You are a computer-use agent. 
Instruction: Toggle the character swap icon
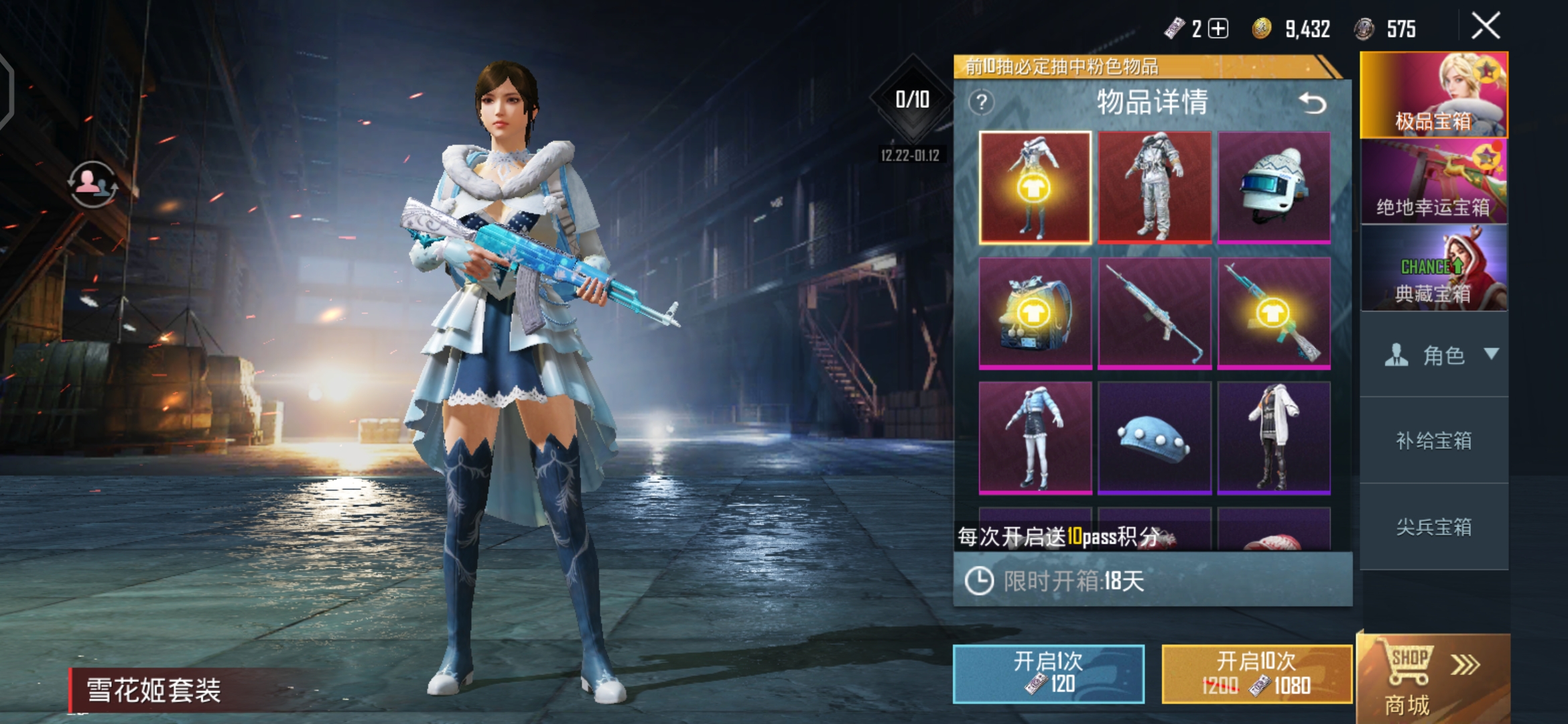[93, 183]
